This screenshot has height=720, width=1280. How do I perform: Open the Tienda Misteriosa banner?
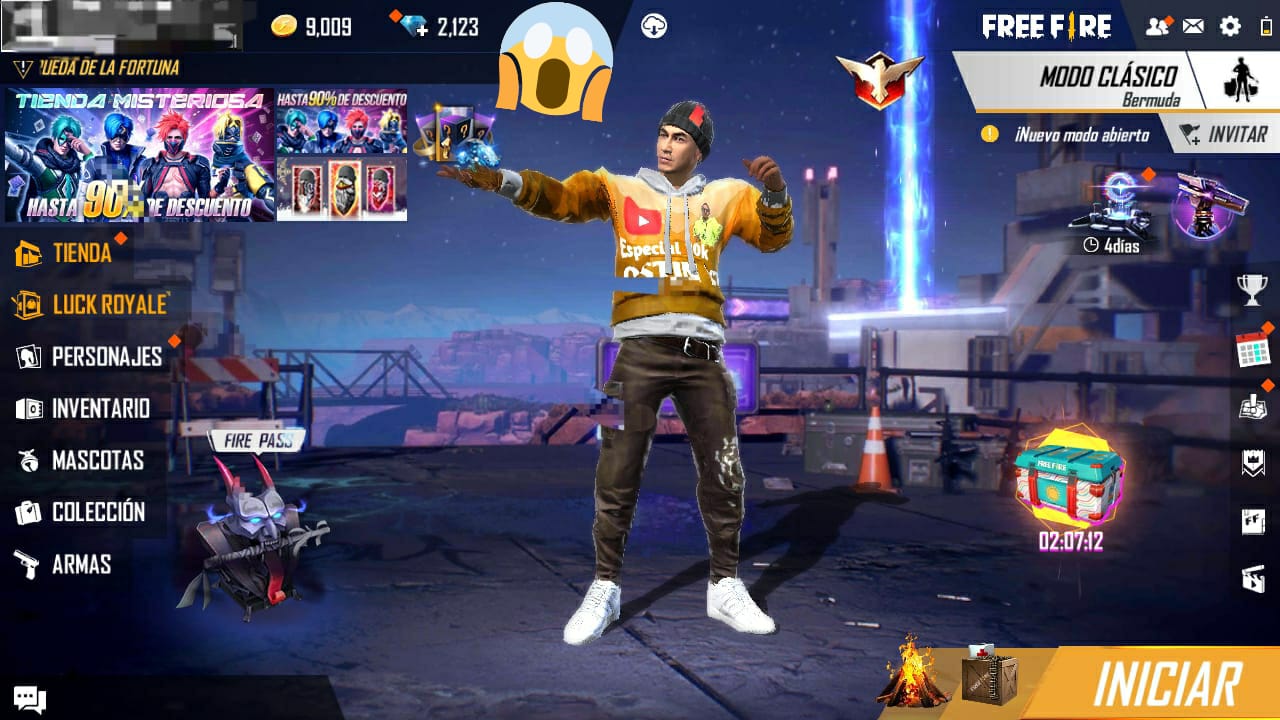coord(139,155)
